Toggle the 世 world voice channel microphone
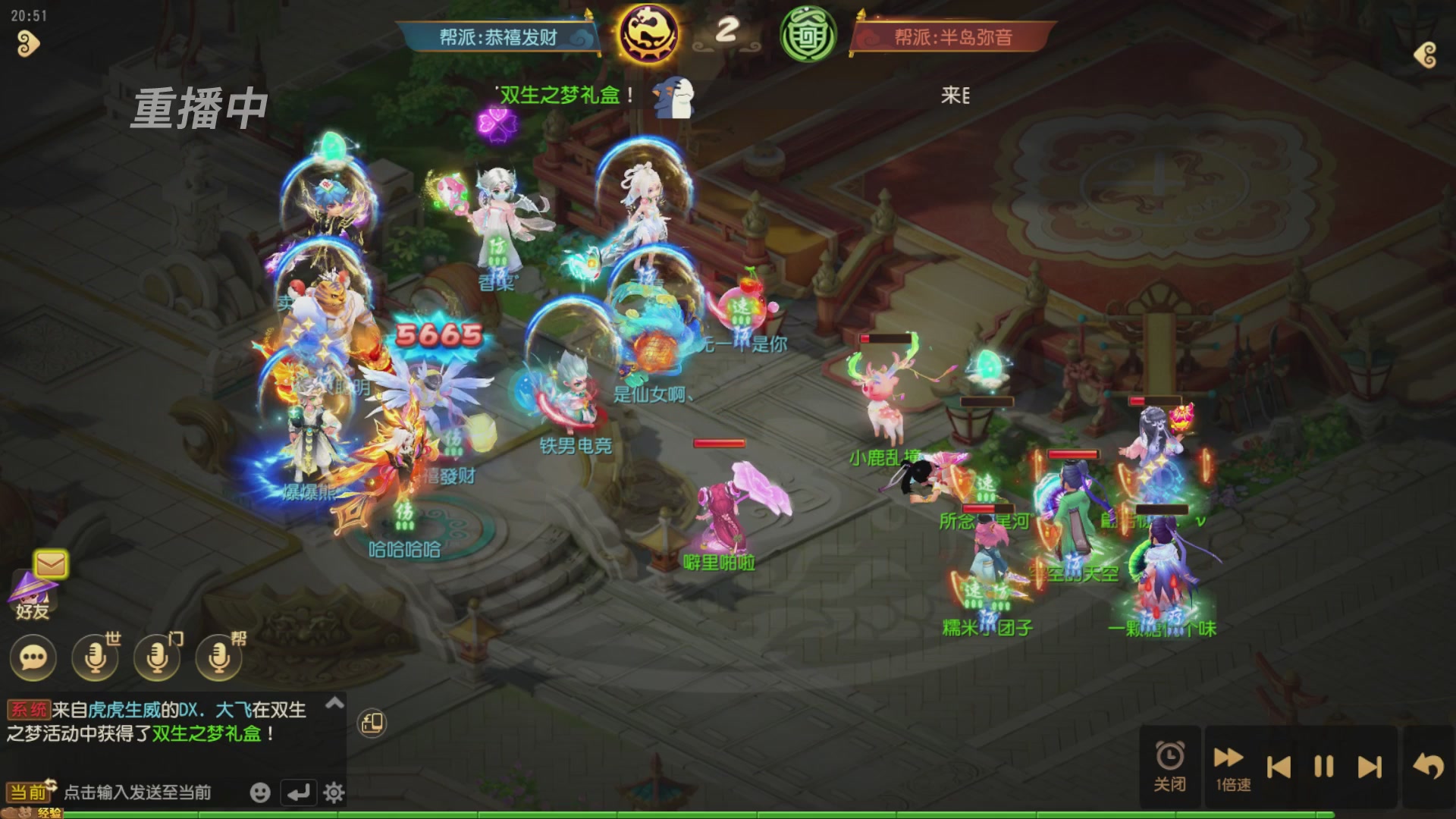Viewport: 1456px width, 819px height. (93, 657)
